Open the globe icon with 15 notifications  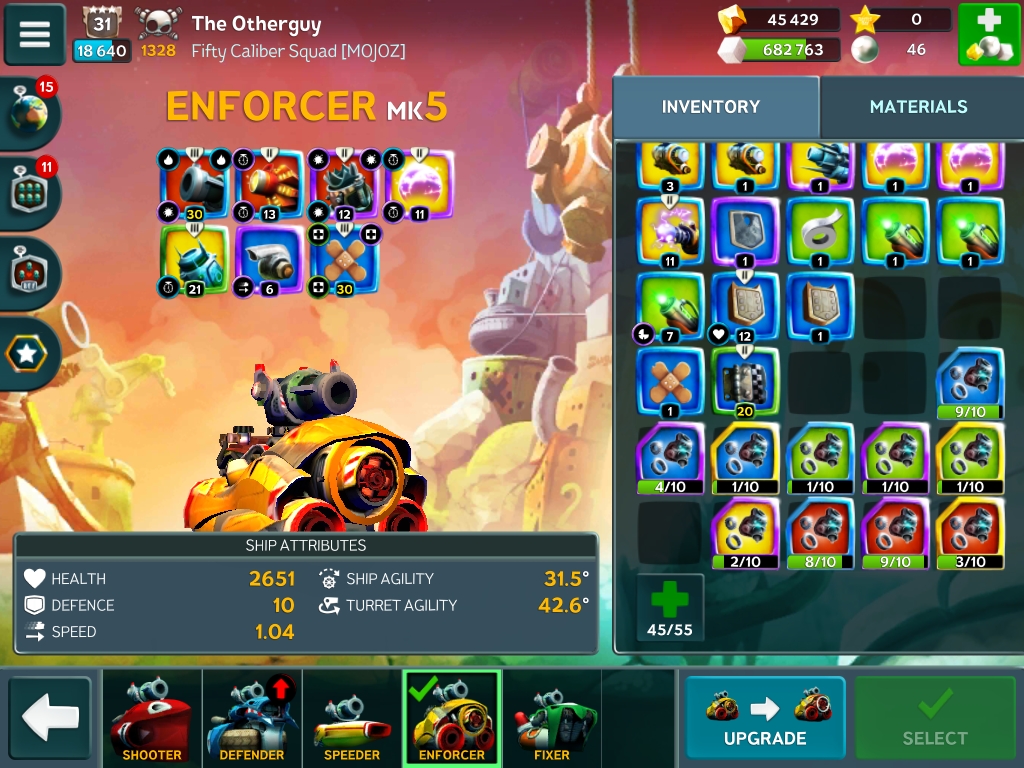30,113
